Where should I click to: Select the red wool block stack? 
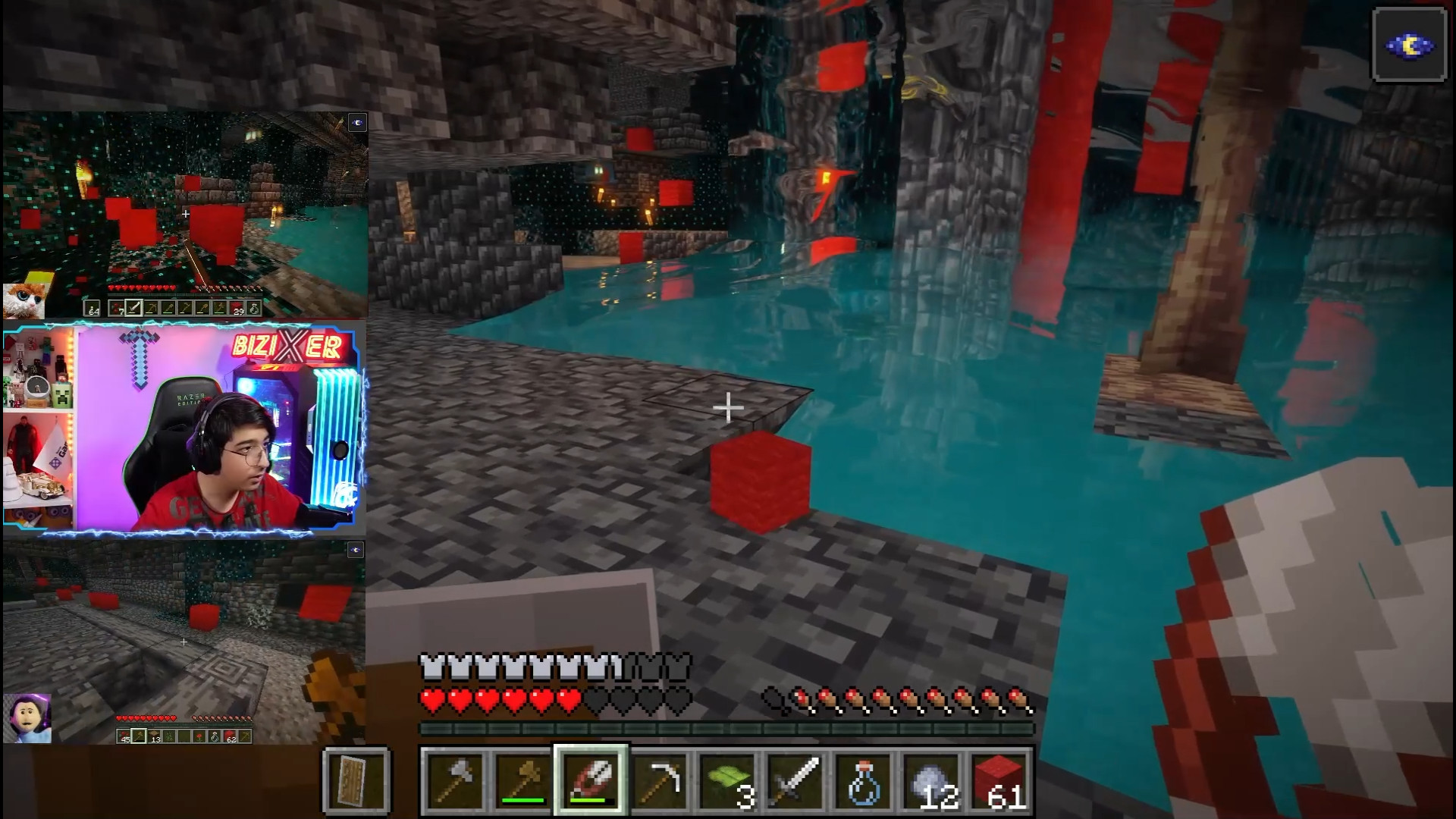(x=1001, y=780)
